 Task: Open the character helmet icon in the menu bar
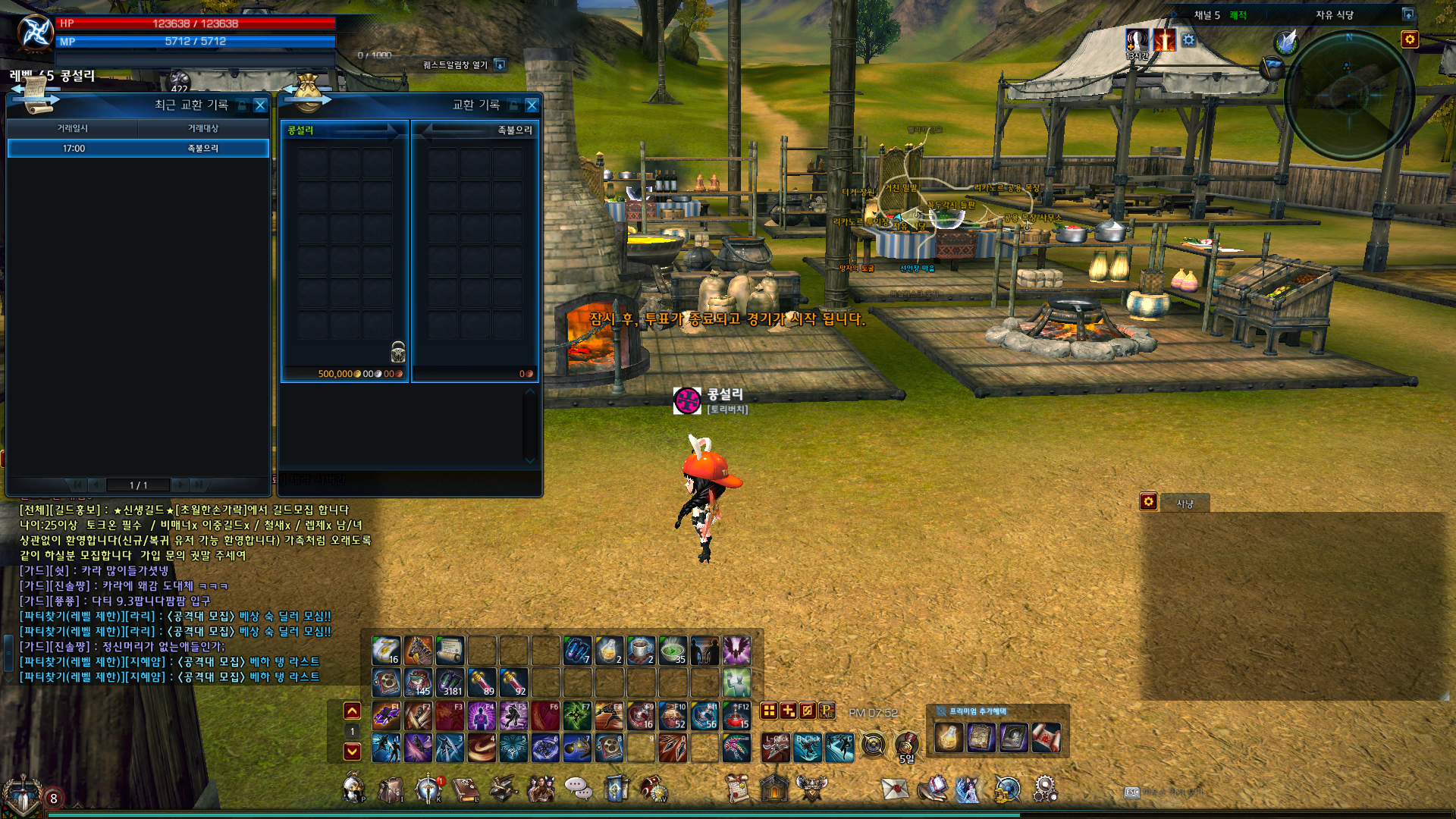[353, 789]
